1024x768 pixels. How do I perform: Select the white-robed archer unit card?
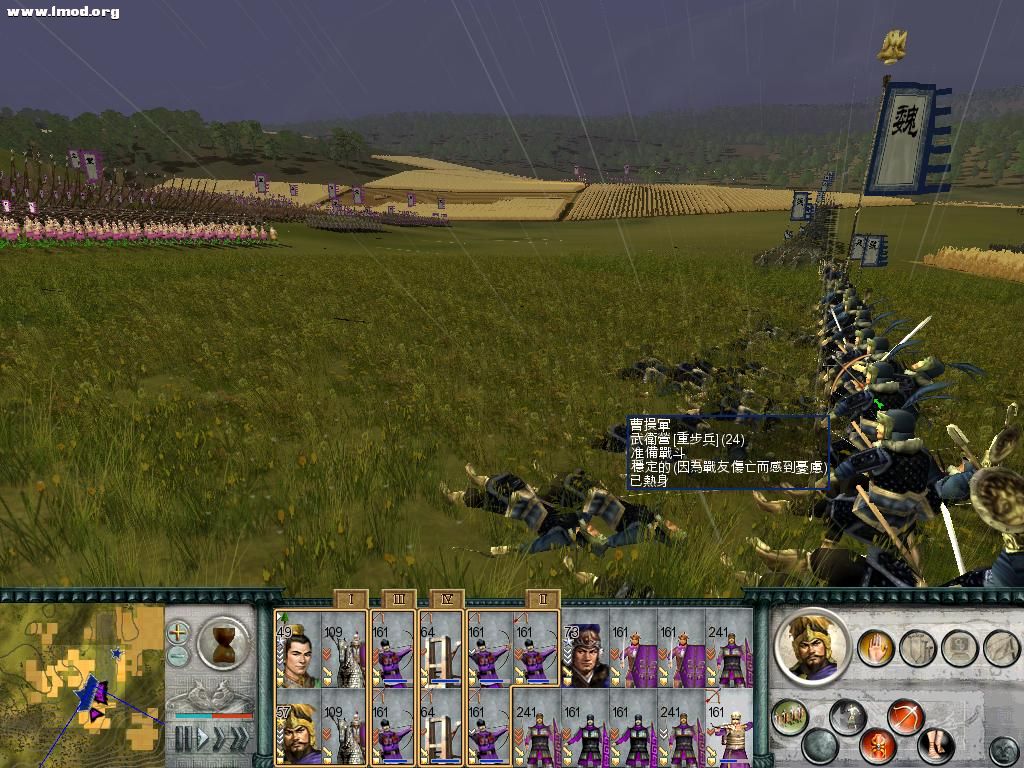pyautogui.click(x=729, y=726)
